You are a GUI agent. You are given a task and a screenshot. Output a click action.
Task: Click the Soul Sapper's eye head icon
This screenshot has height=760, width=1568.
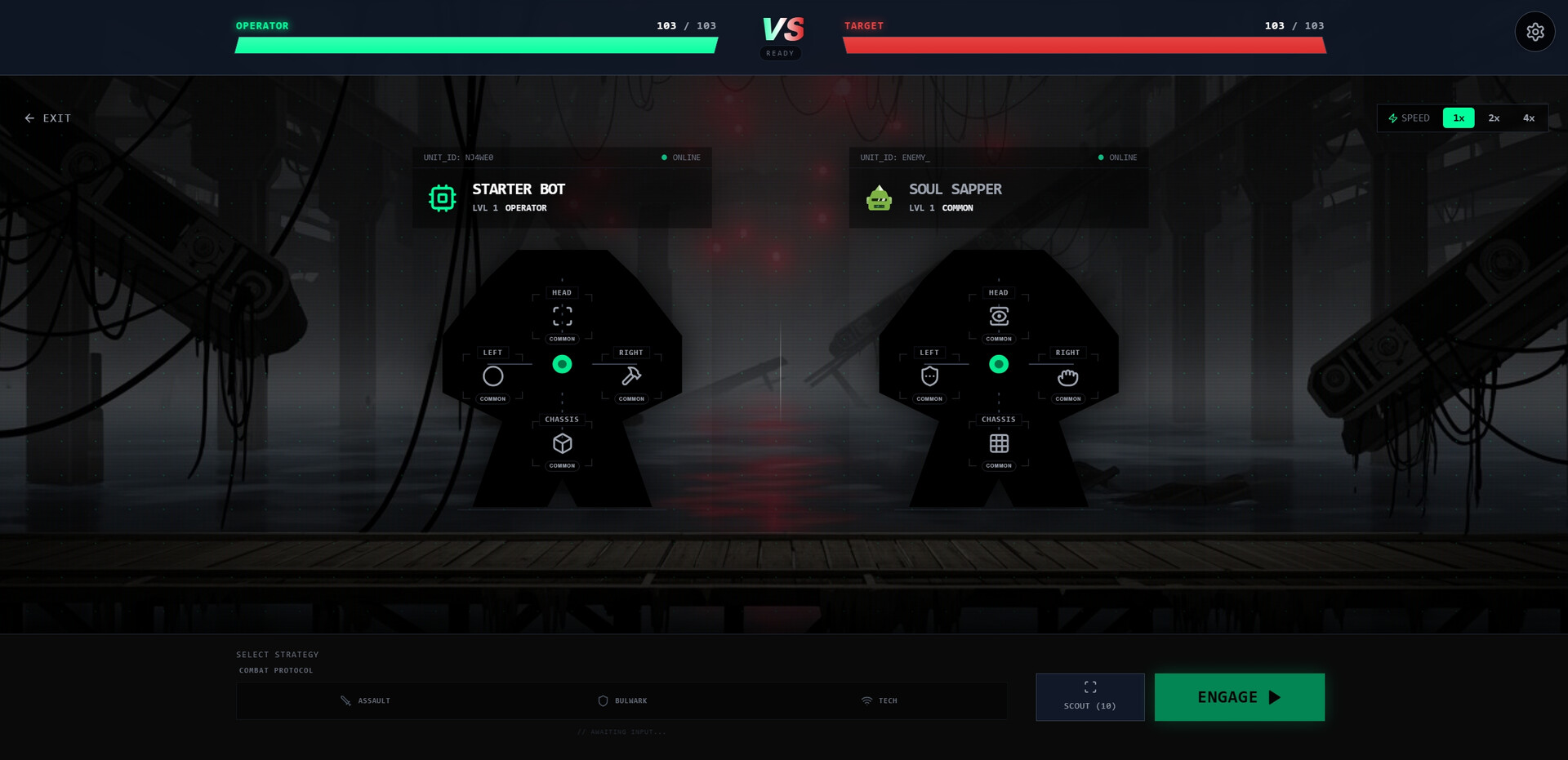(999, 317)
